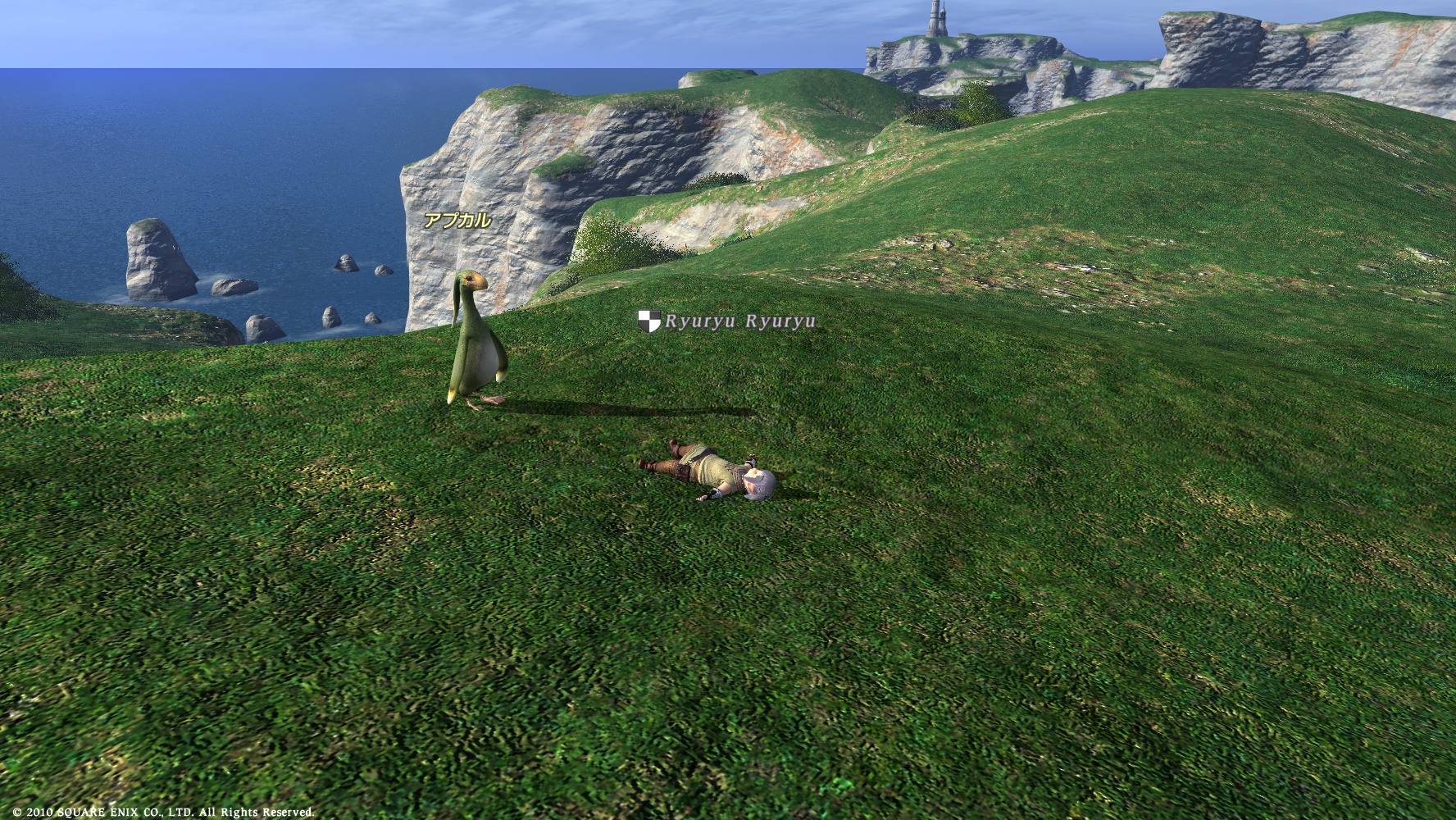The height and width of the screenshot is (820, 1456).
Task: Select the アプカル enemy nameplate
Action: (457, 220)
